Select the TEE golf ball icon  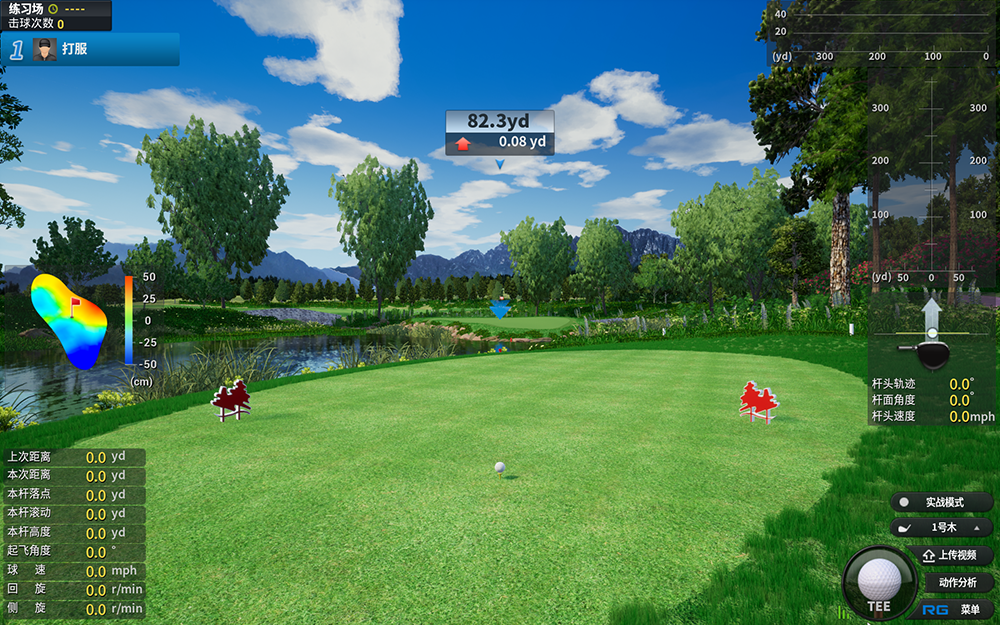(x=879, y=582)
